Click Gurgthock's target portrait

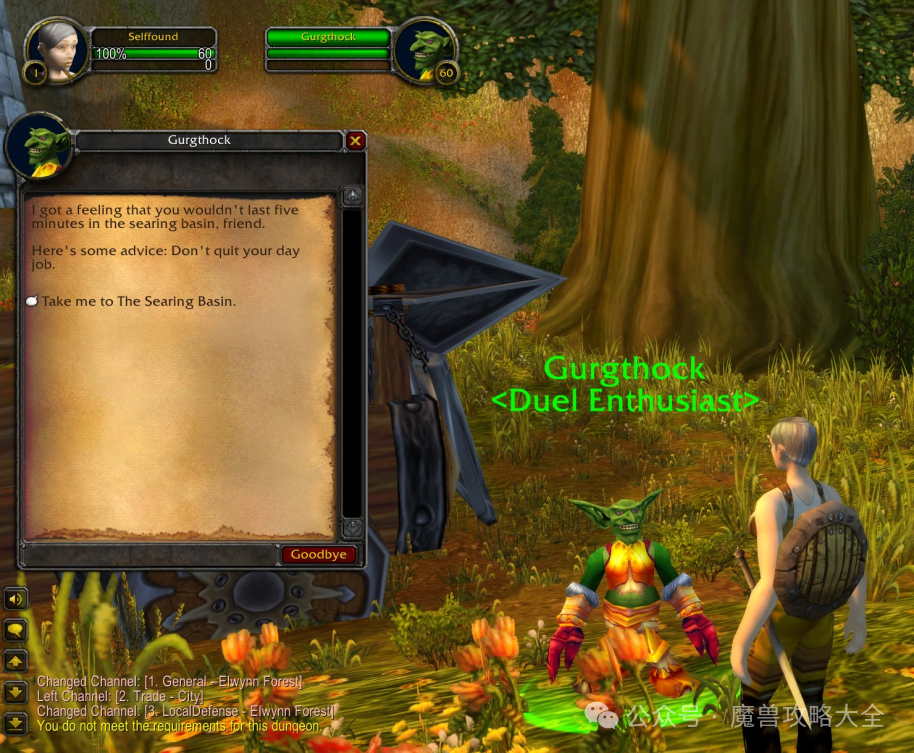(x=424, y=48)
